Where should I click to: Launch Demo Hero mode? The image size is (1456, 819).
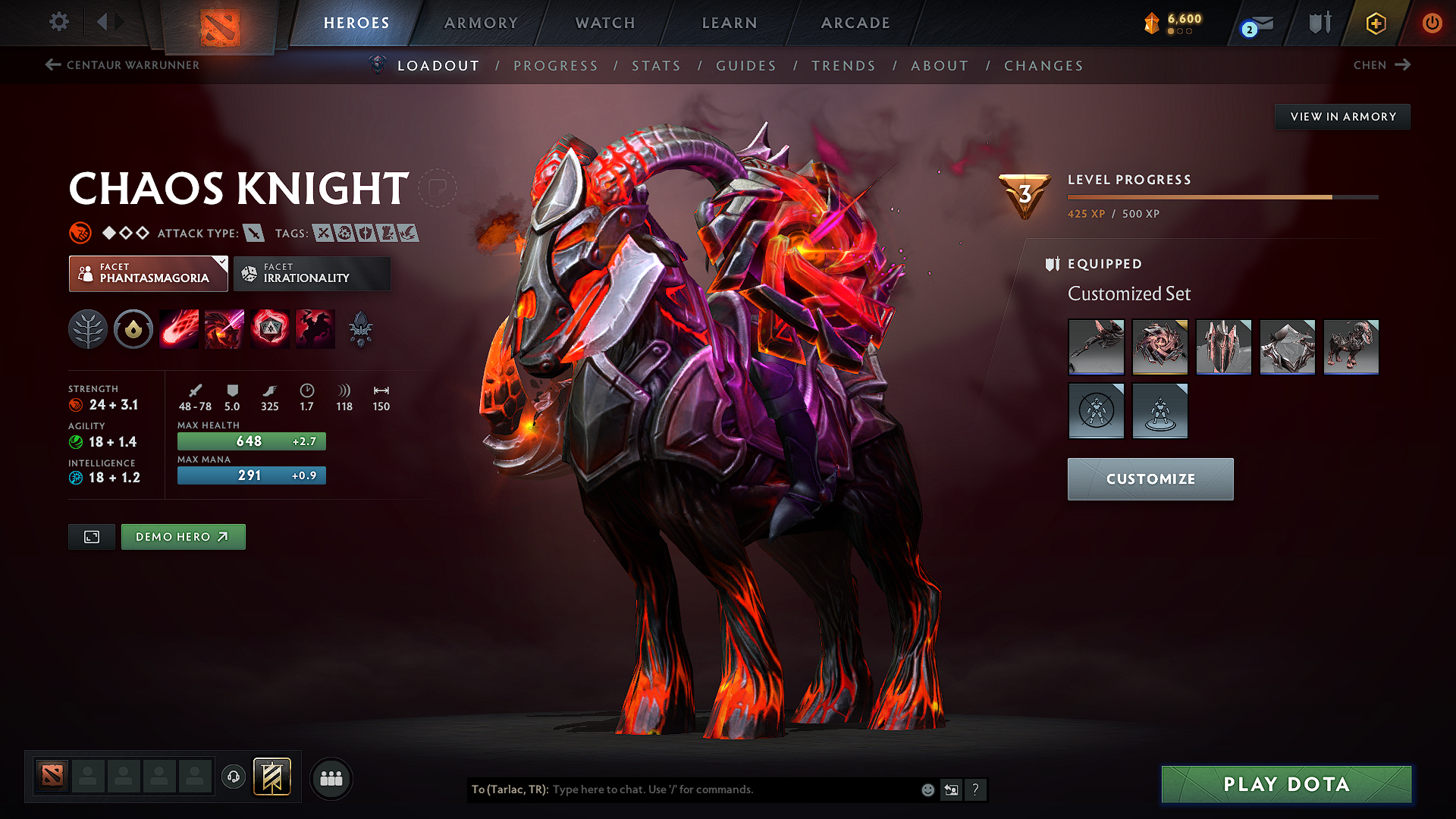click(x=183, y=537)
